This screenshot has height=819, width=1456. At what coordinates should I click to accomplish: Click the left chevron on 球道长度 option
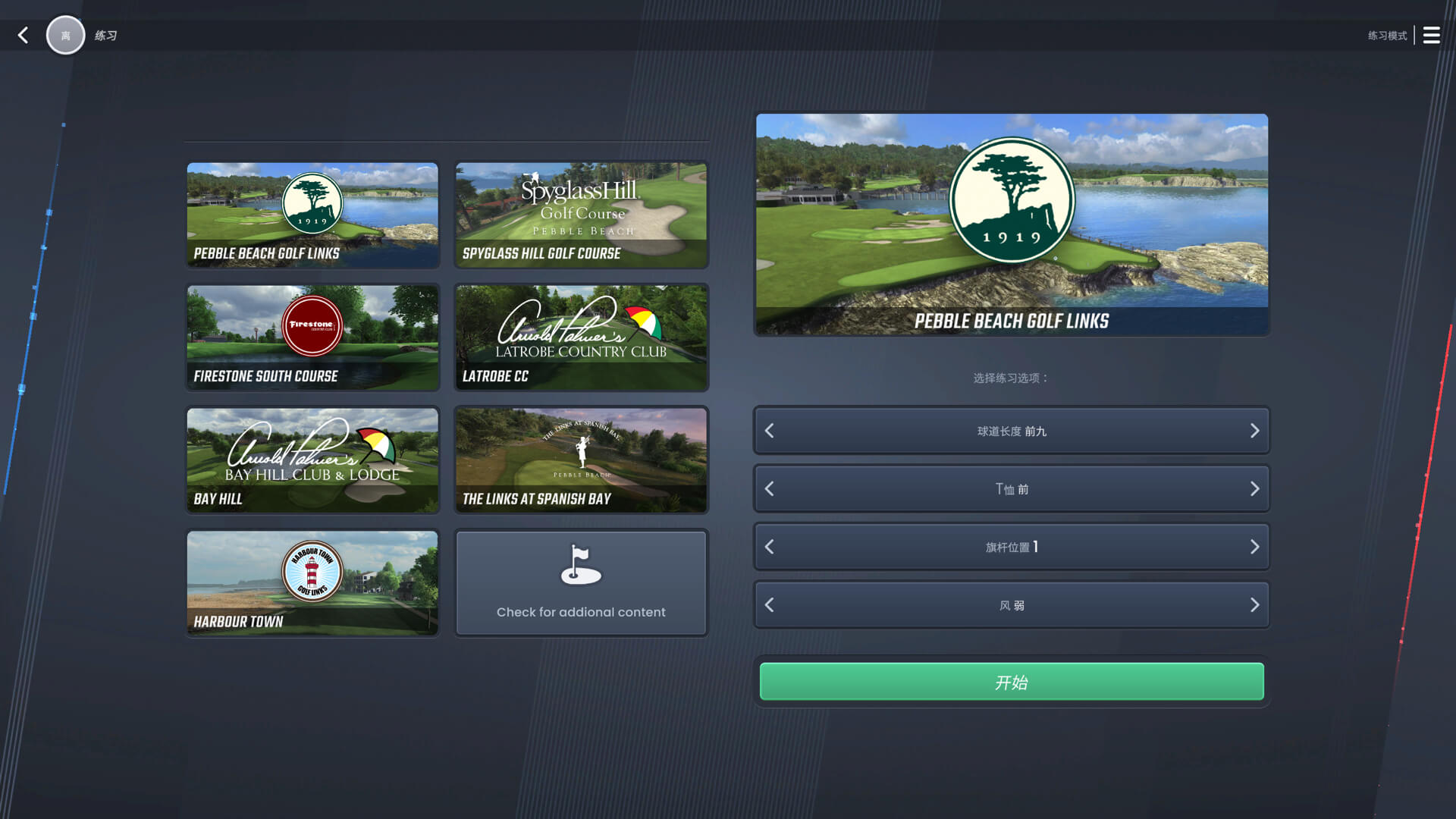769,431
